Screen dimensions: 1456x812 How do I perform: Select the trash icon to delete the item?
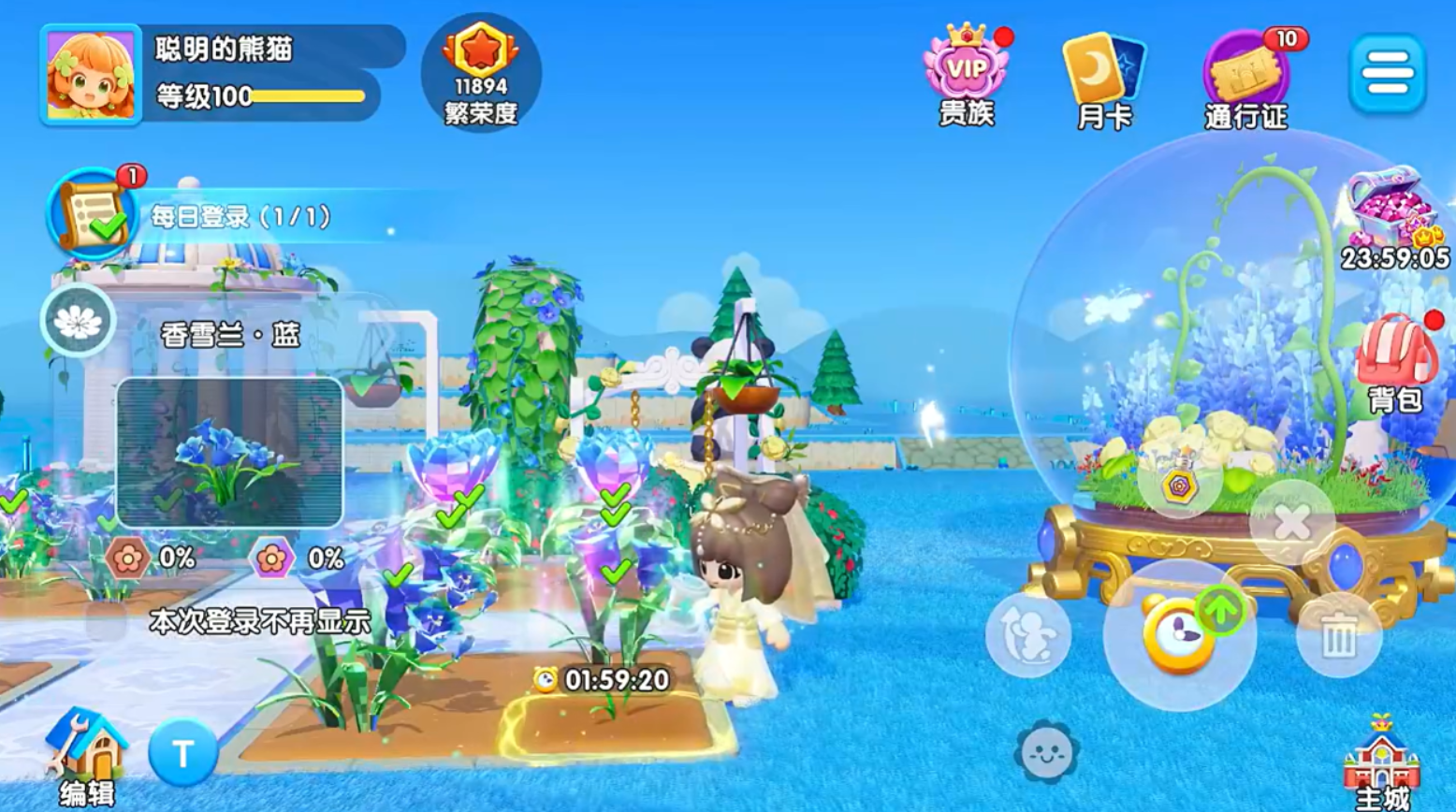1339,634
